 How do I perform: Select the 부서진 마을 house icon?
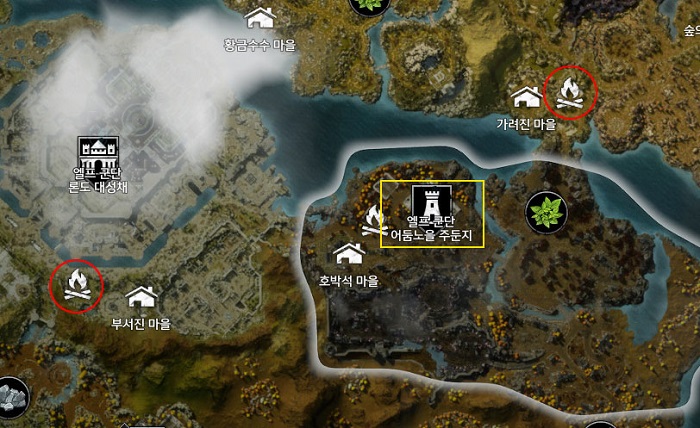pos(141,296)
